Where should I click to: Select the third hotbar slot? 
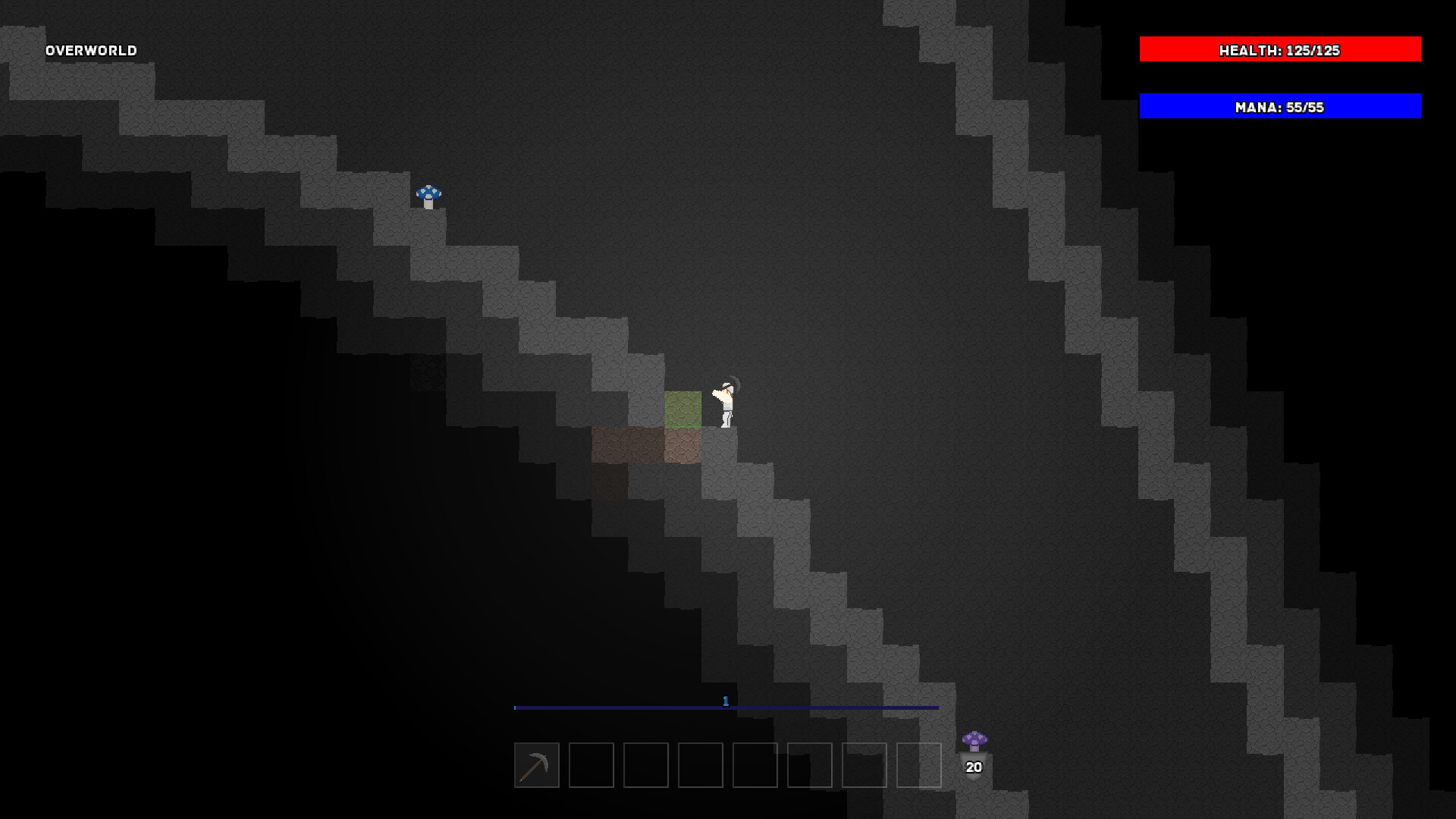[x=645, y=766]
